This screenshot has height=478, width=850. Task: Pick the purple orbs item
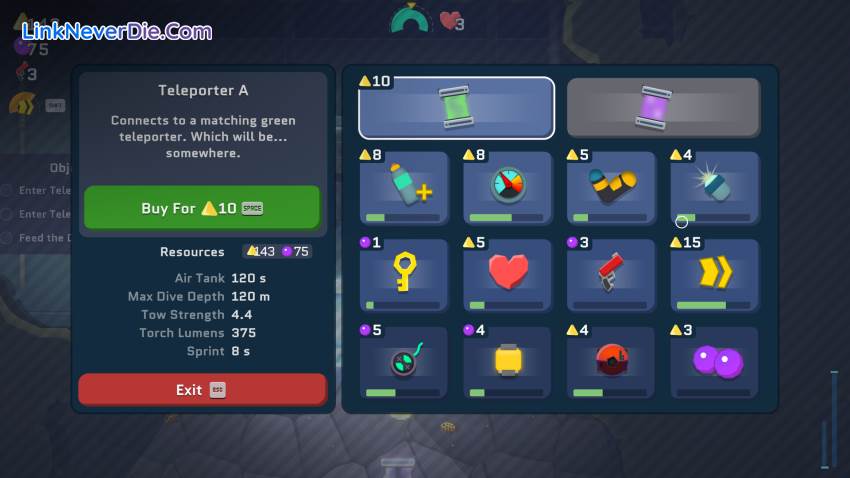tap(714, 361)
